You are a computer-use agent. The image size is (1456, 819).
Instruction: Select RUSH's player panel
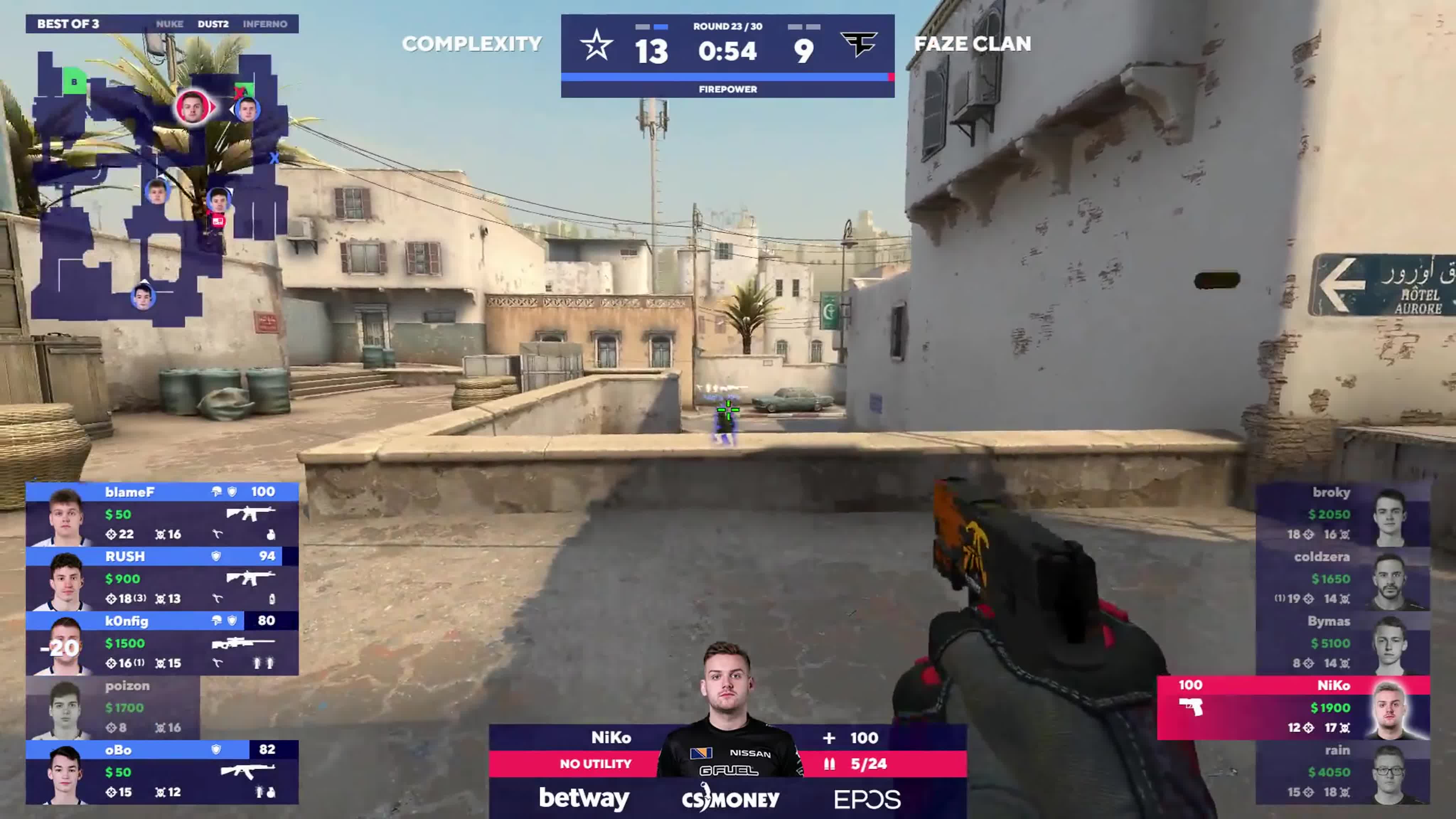pos(162,579)
